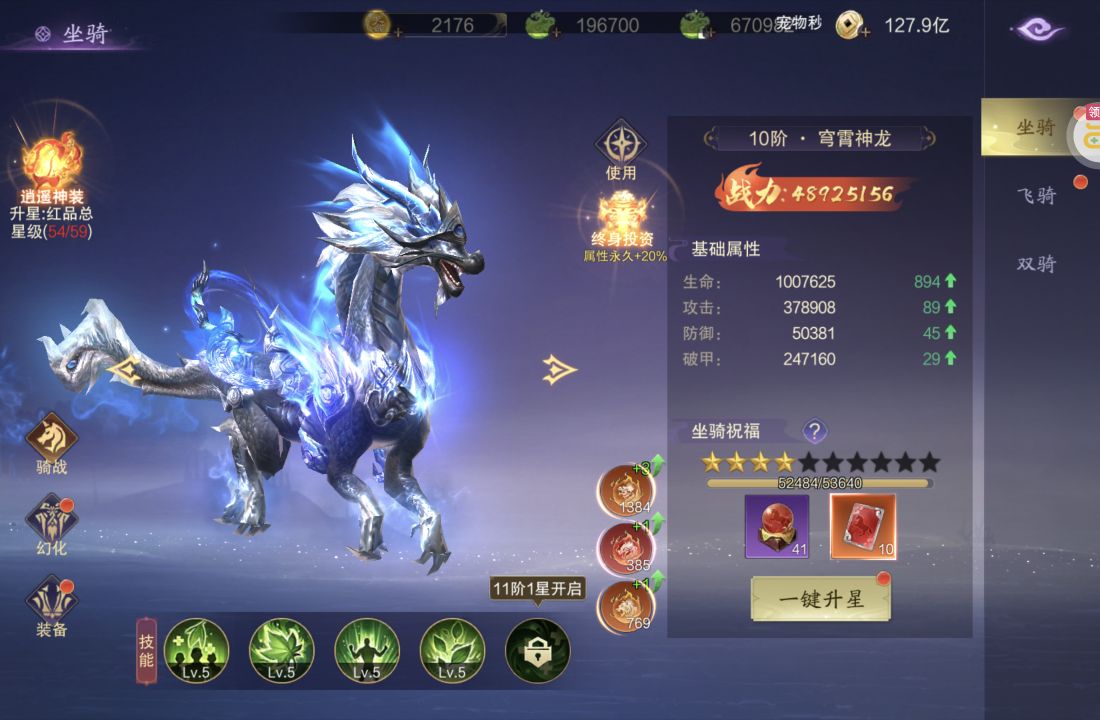View the previous mount with left arrow

pyautogui.click(x=124, y=371)
